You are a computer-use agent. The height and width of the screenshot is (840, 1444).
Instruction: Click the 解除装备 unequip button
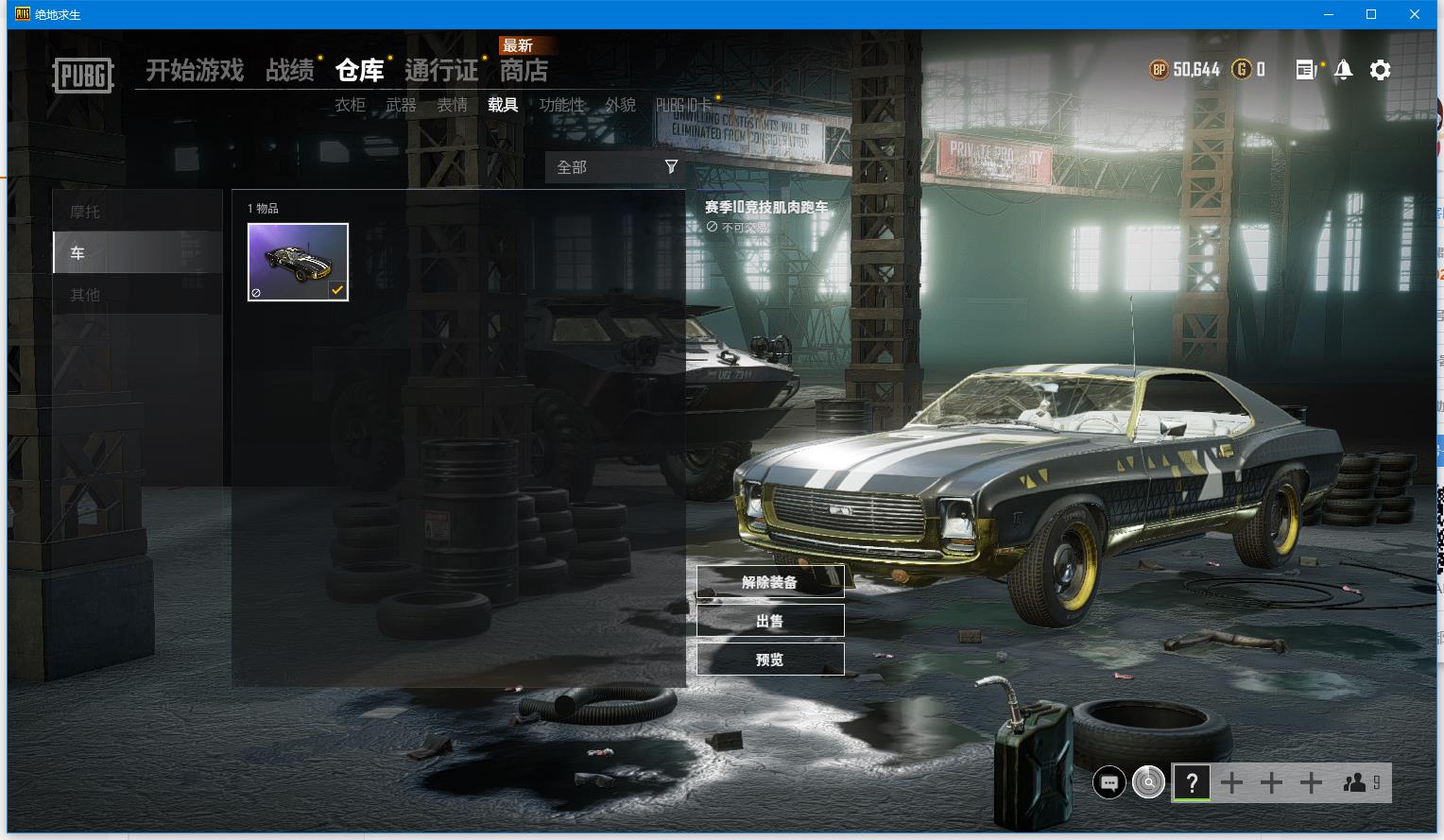point(769,582)
